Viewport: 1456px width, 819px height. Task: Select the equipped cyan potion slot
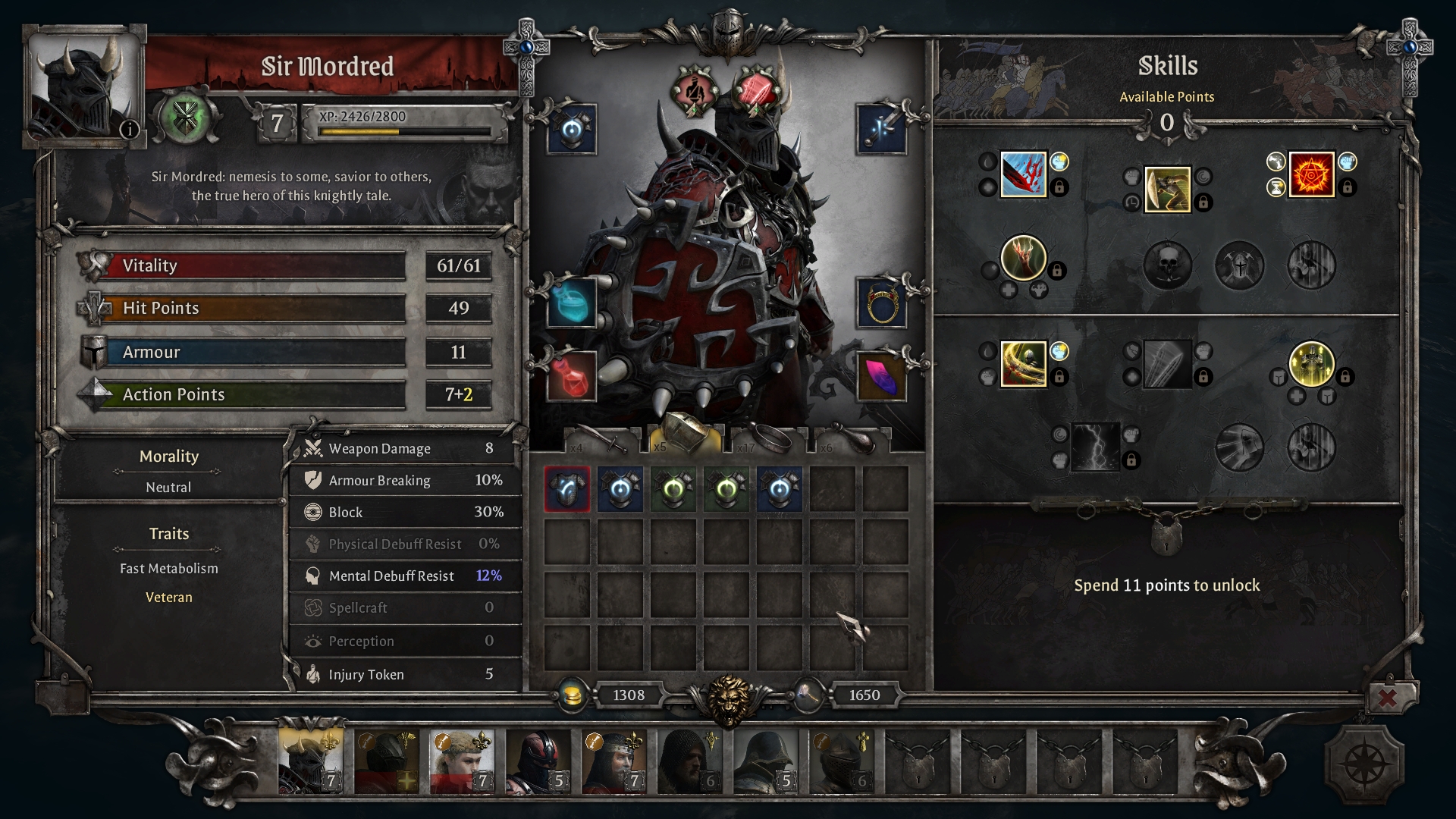coord(572,302)
